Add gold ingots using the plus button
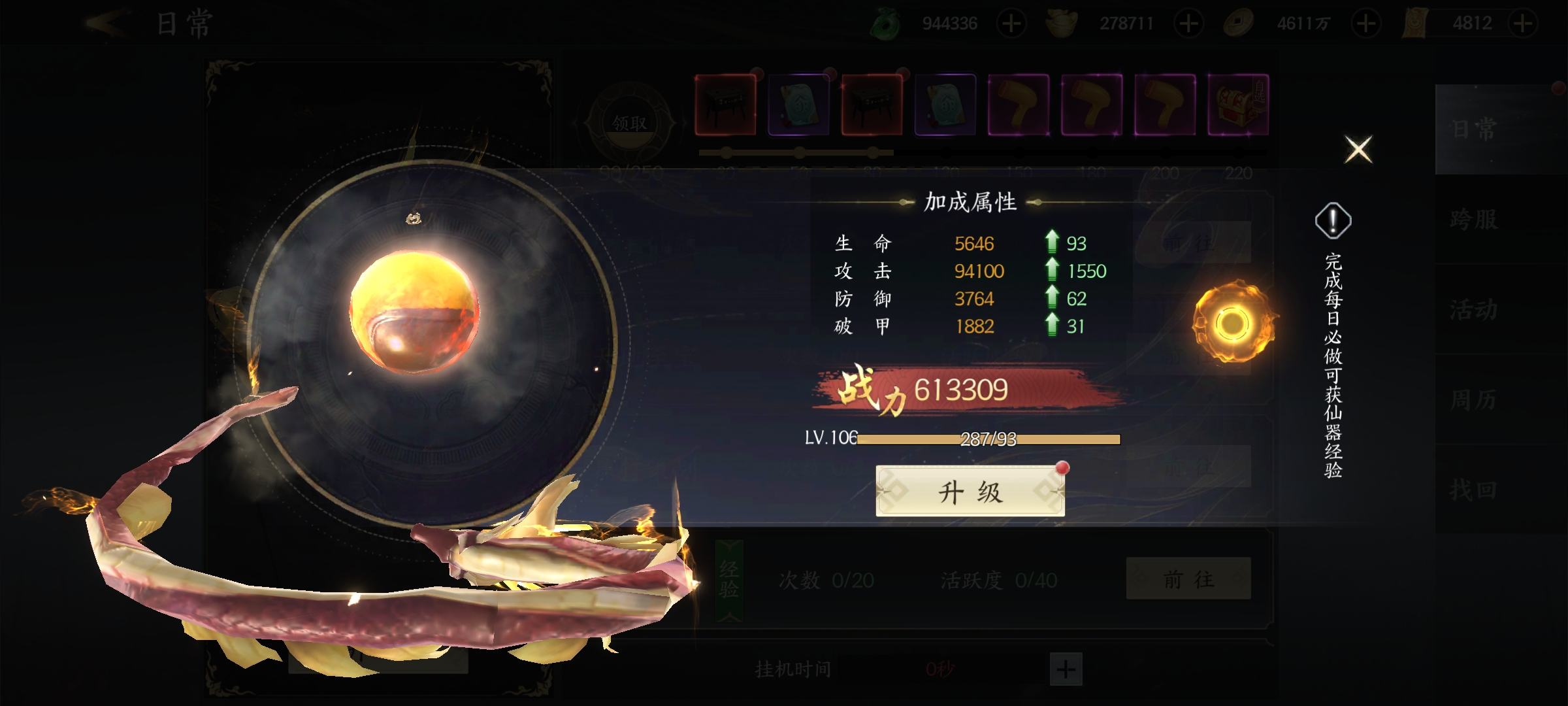 point(1188,24)
